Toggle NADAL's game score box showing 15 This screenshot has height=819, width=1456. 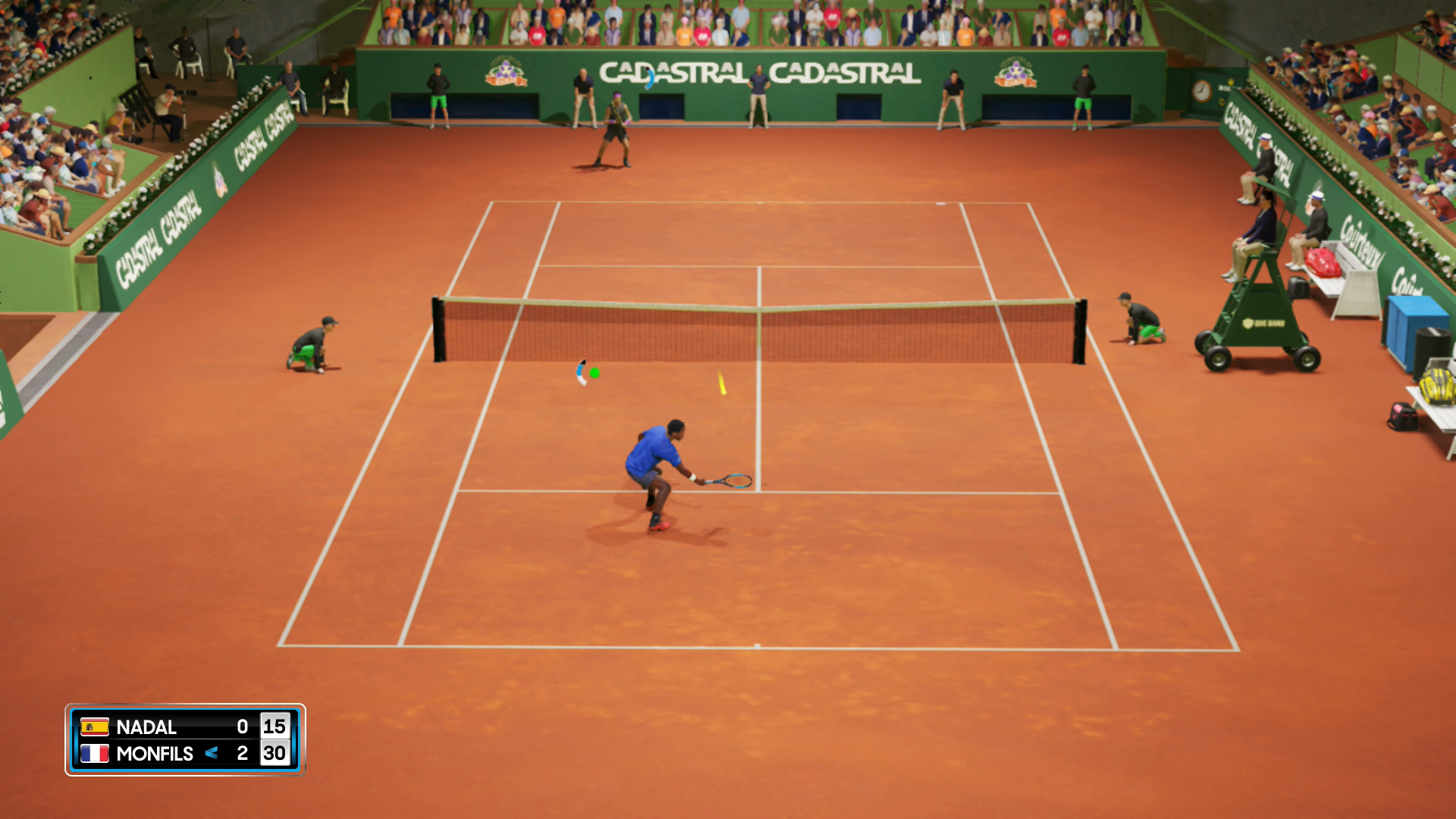[275, 726]
